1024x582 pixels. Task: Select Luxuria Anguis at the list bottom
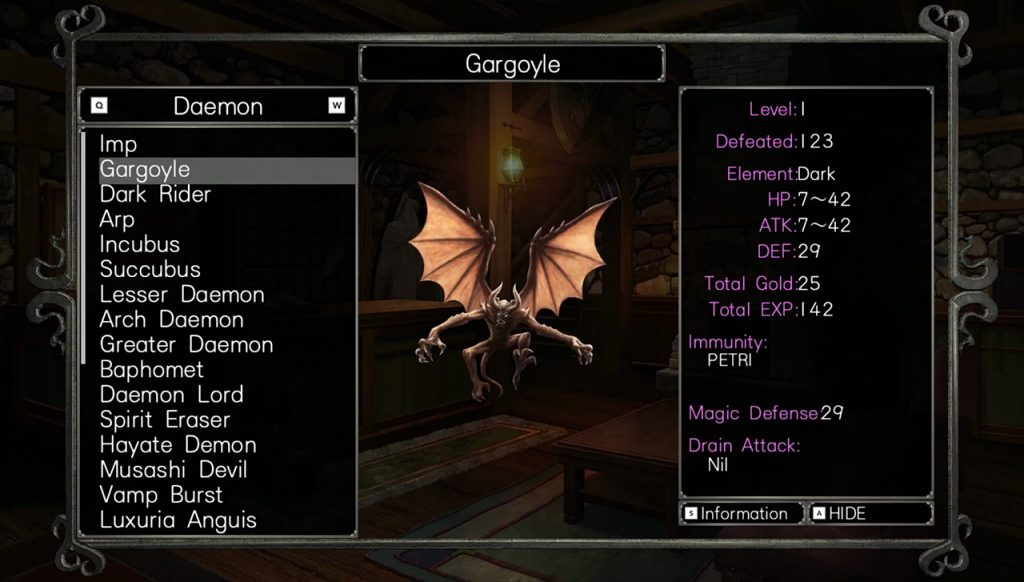pos(178,520)
